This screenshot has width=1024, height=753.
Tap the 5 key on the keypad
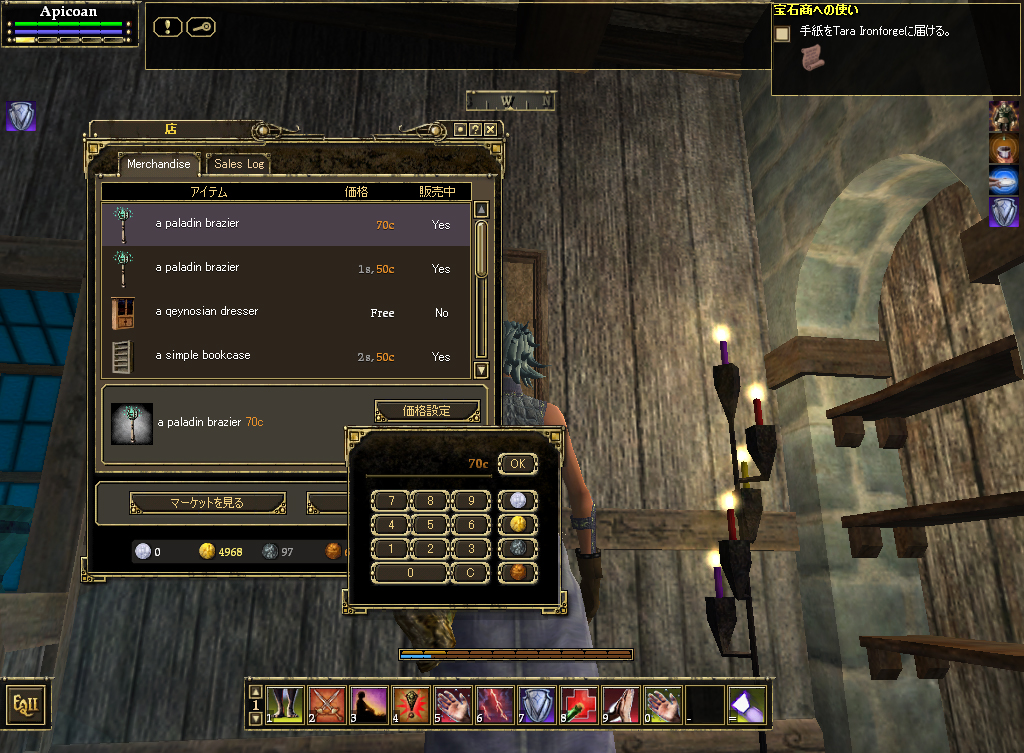(x=430, y=525)
